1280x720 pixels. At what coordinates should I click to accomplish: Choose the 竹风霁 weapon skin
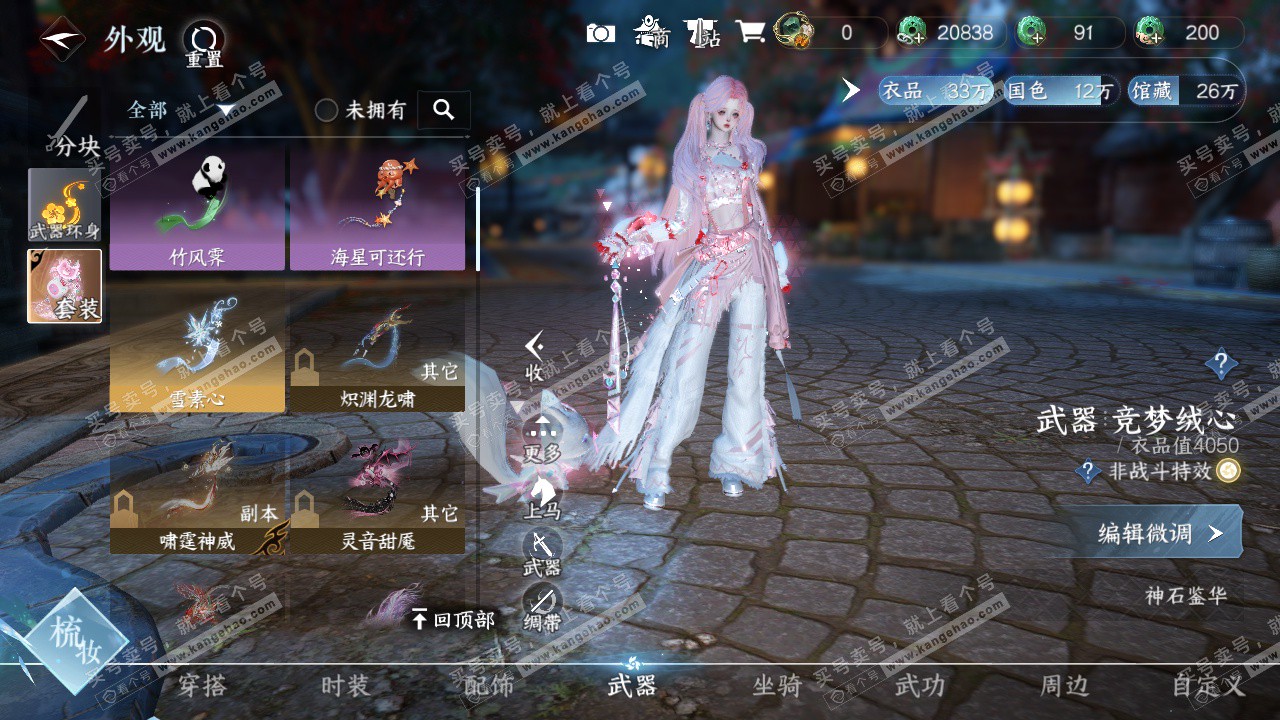(x=197, y=210)
